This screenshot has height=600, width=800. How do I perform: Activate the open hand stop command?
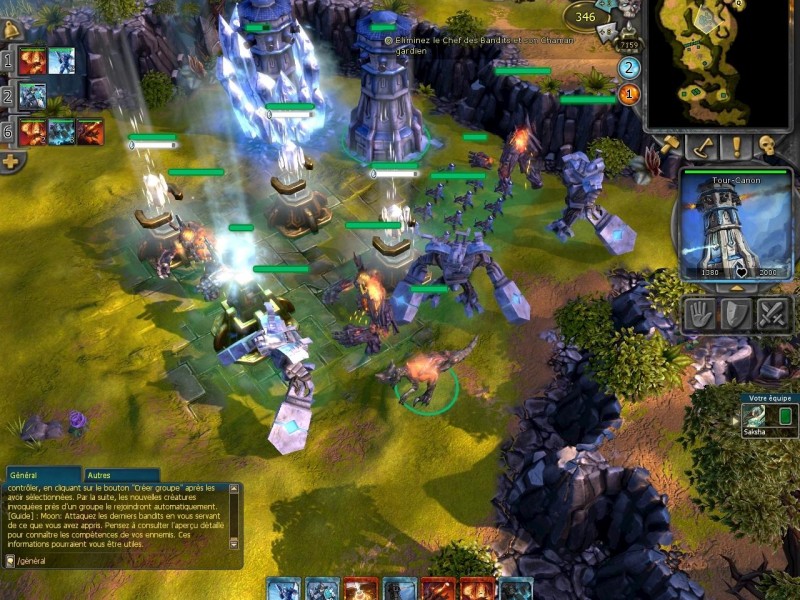(699, 315)
